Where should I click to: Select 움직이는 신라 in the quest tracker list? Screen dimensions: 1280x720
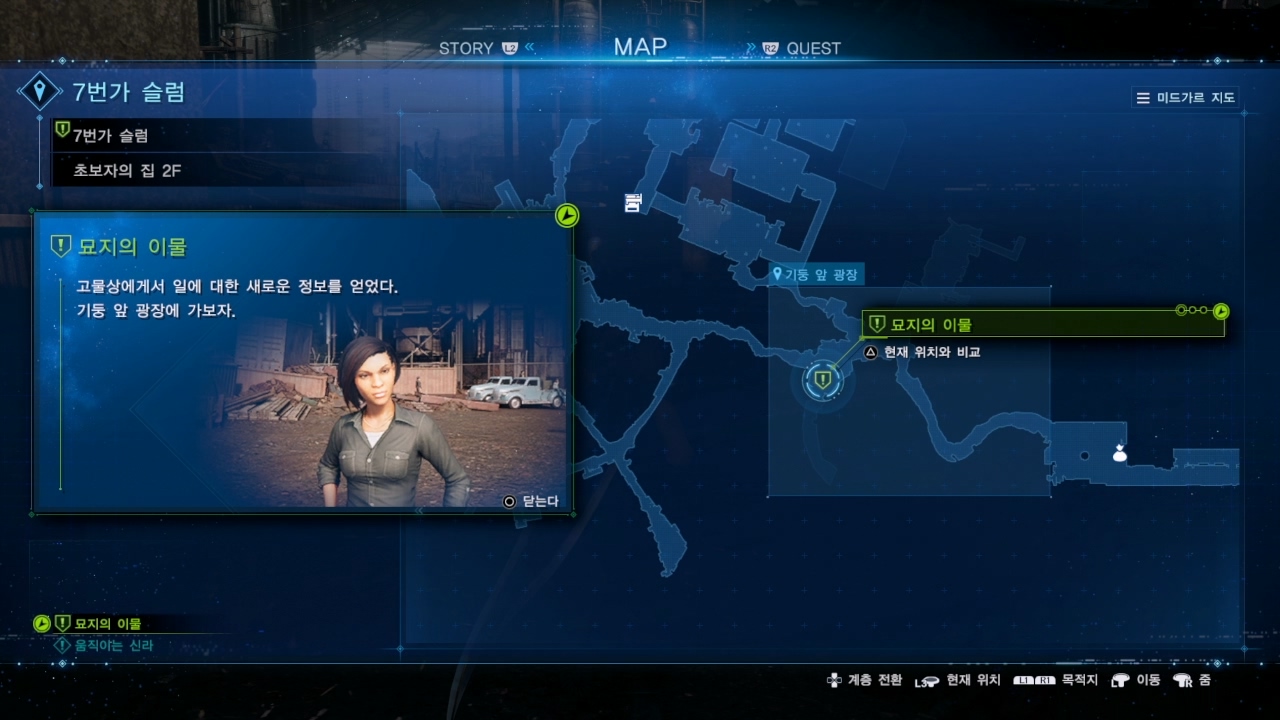point(113,646)
